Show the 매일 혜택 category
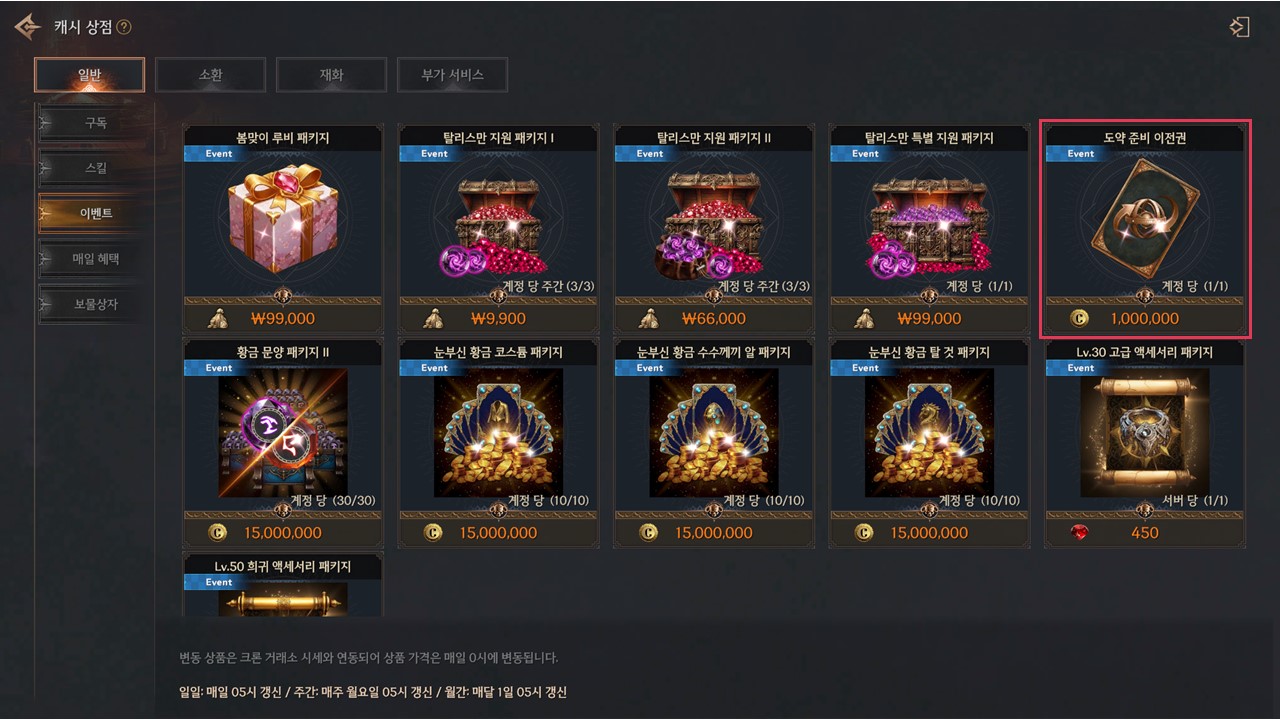The width and height of the screenshot is (1280, 720). point(96,259)
